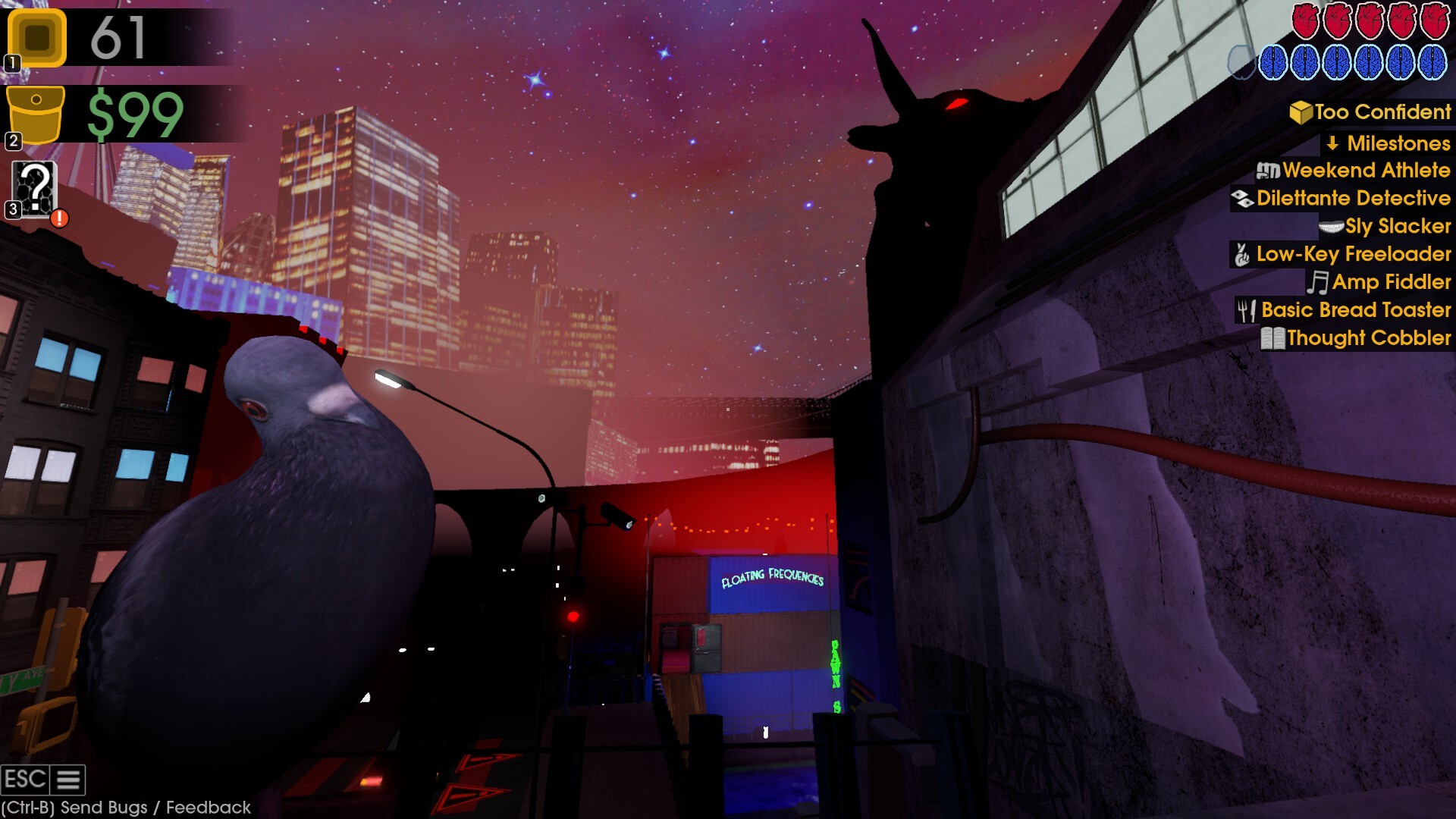Open the hamburger menu button

coord(68,780)
